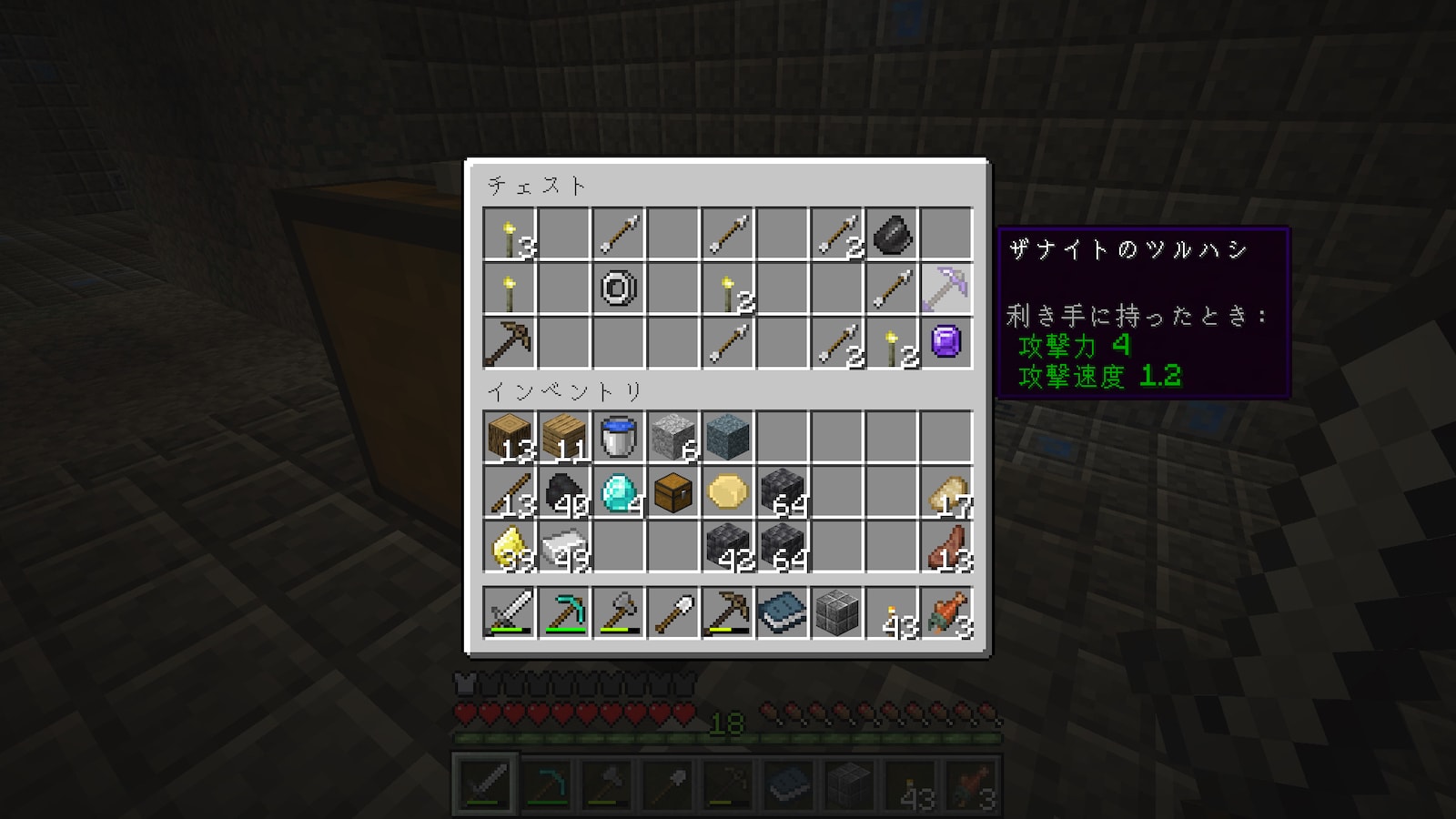Pick up the black coal lump in the chest

891,235
